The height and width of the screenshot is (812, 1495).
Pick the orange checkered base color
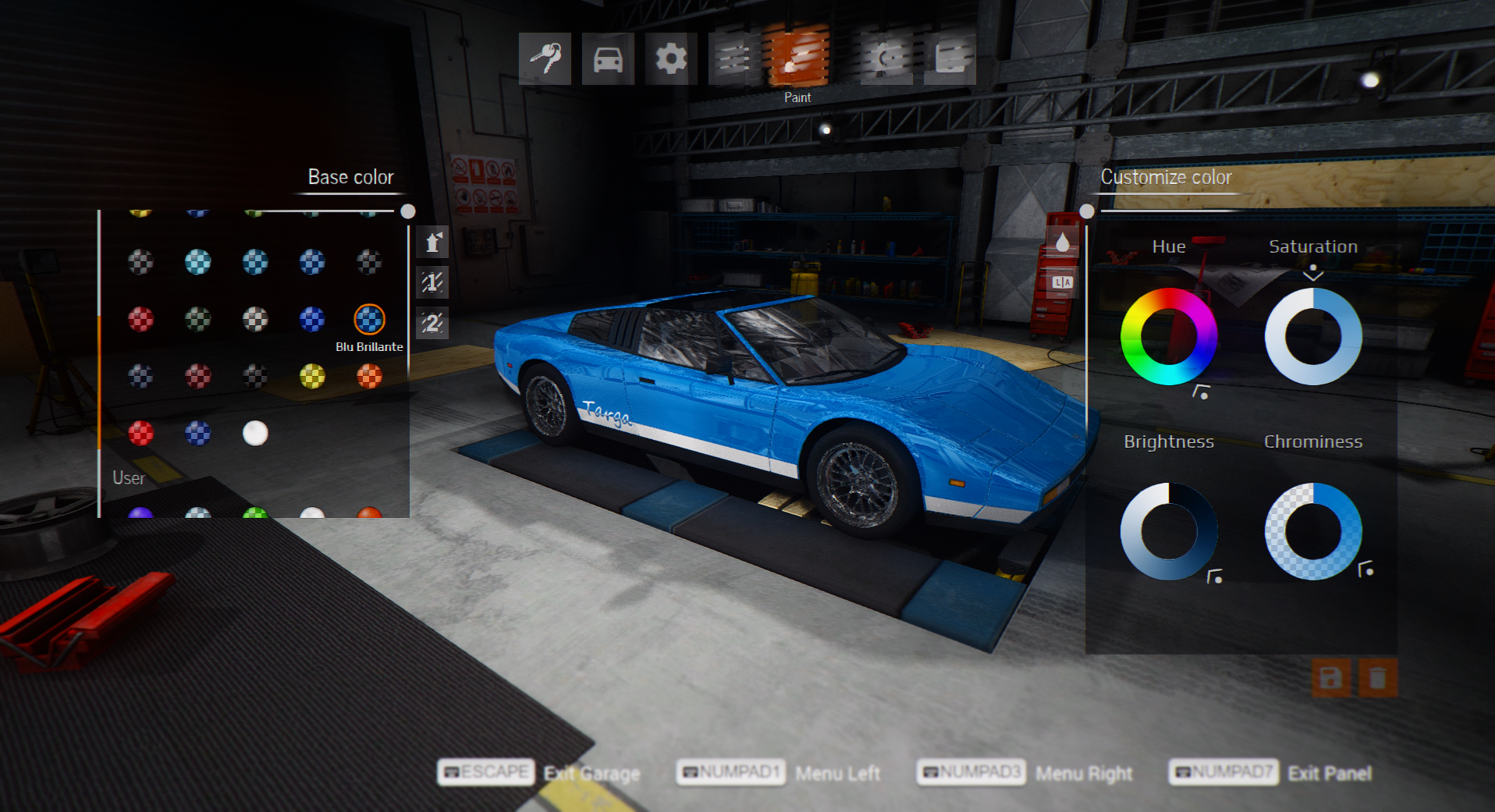369,377
